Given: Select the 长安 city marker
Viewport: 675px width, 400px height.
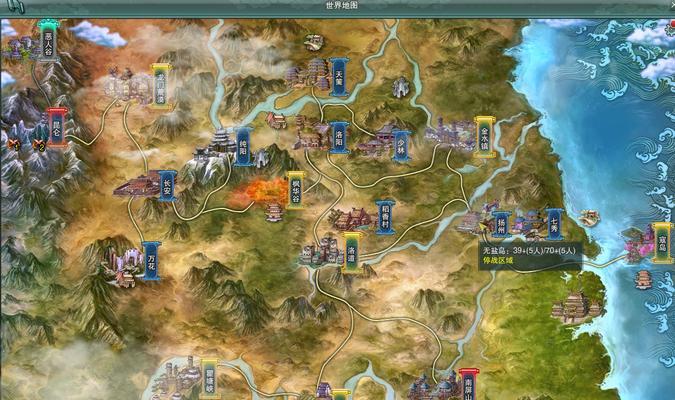Looking at the screenshot, I should [x=167, y=186].
